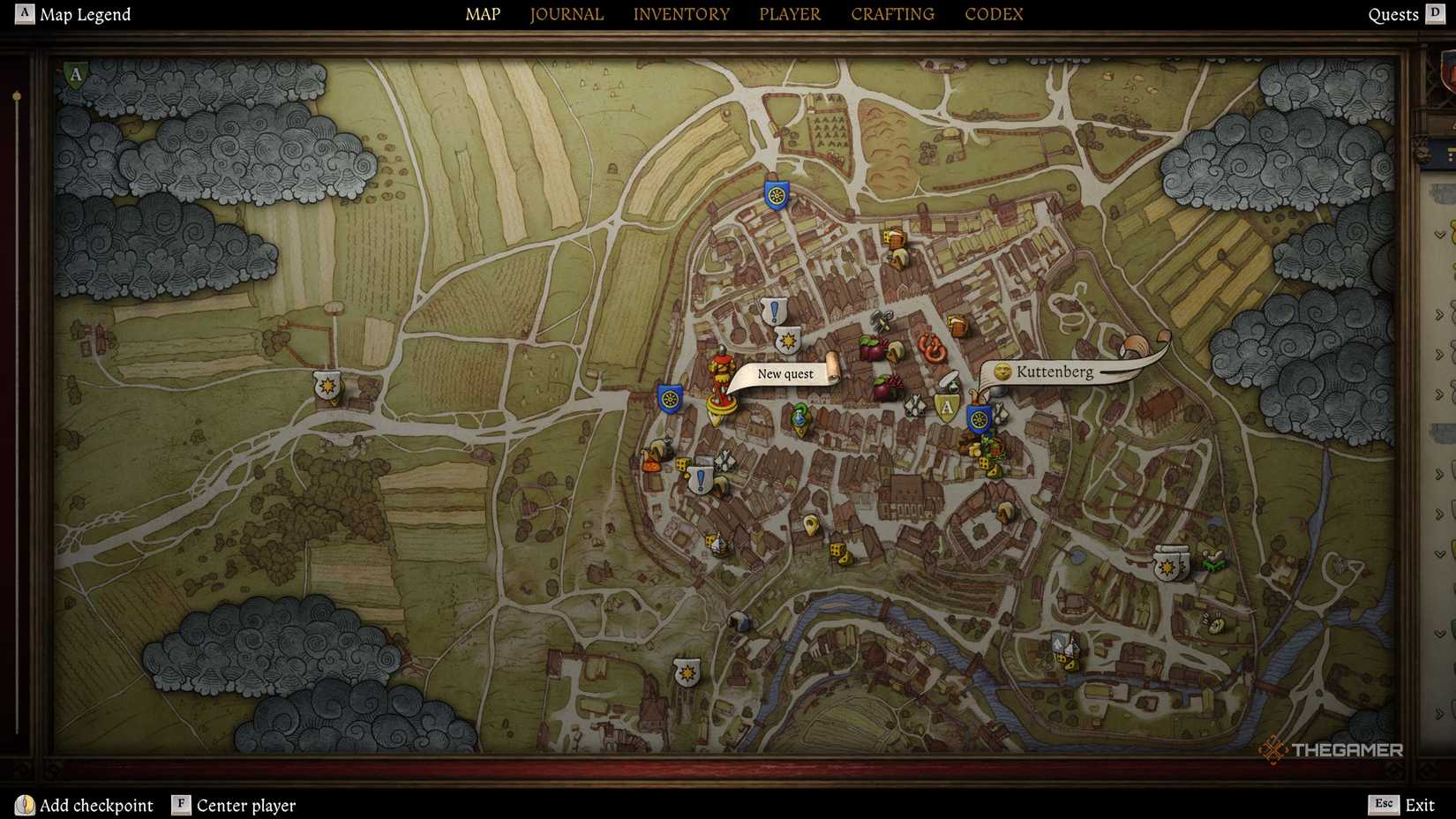Screen dimensions: 1456x819
Task: Collapse the top quest group on the right
Action: click(1440, 235)
